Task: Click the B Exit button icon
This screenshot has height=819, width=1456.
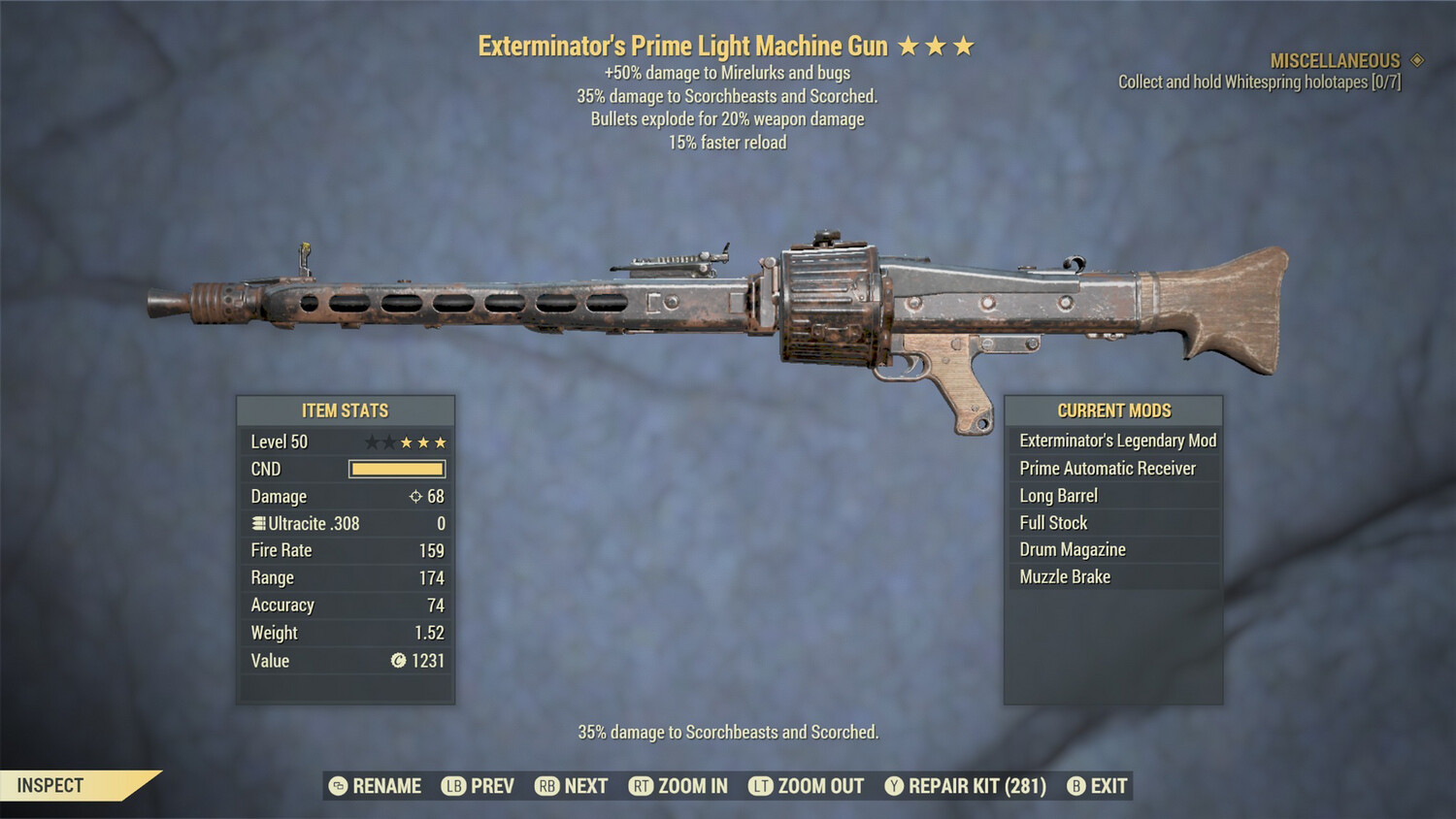Action: click(x=1075, y=786)
